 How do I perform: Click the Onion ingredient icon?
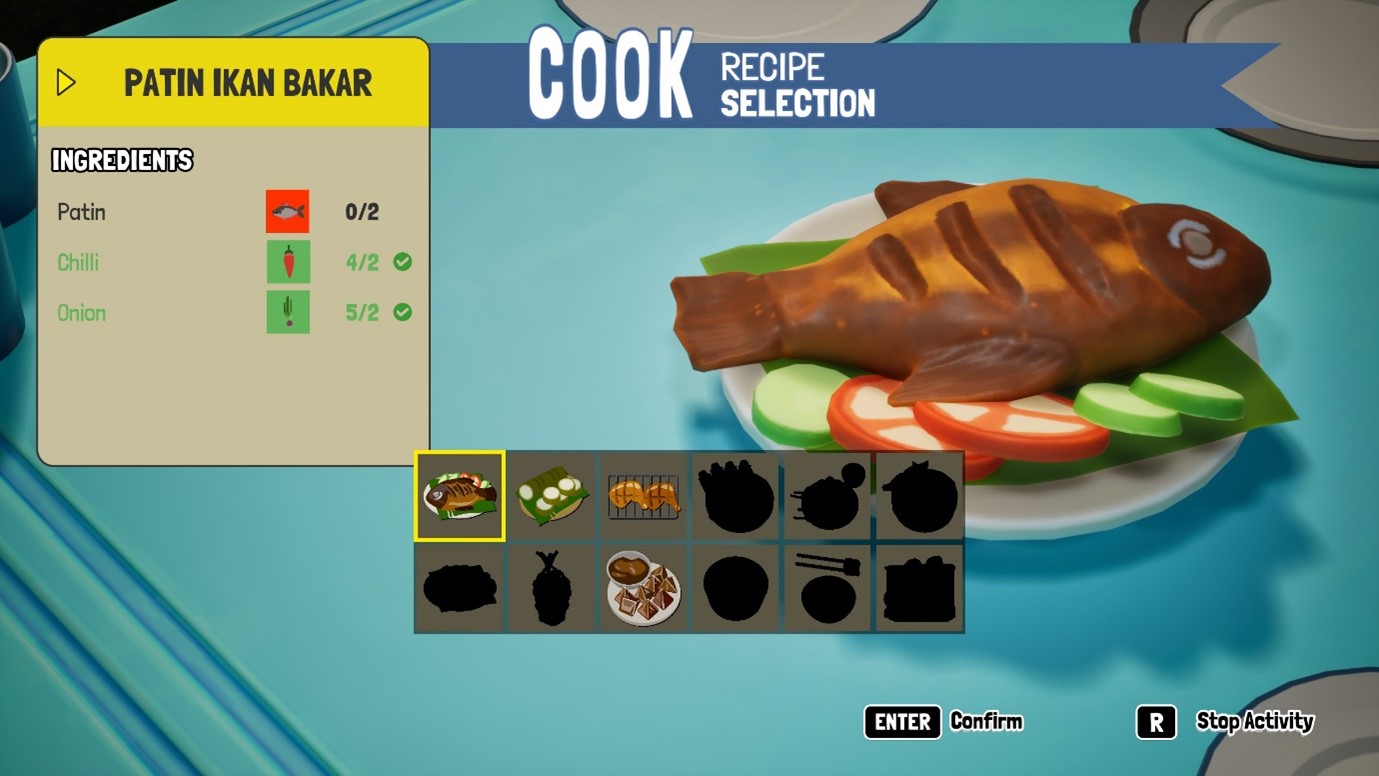(287, 312)
